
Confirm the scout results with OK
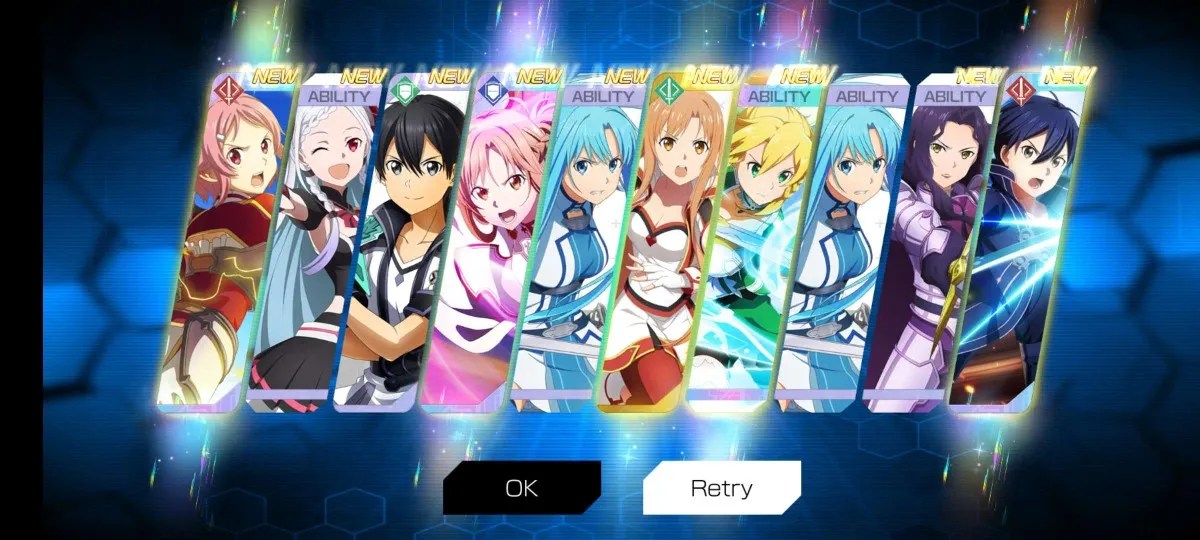tap(521, 488)
